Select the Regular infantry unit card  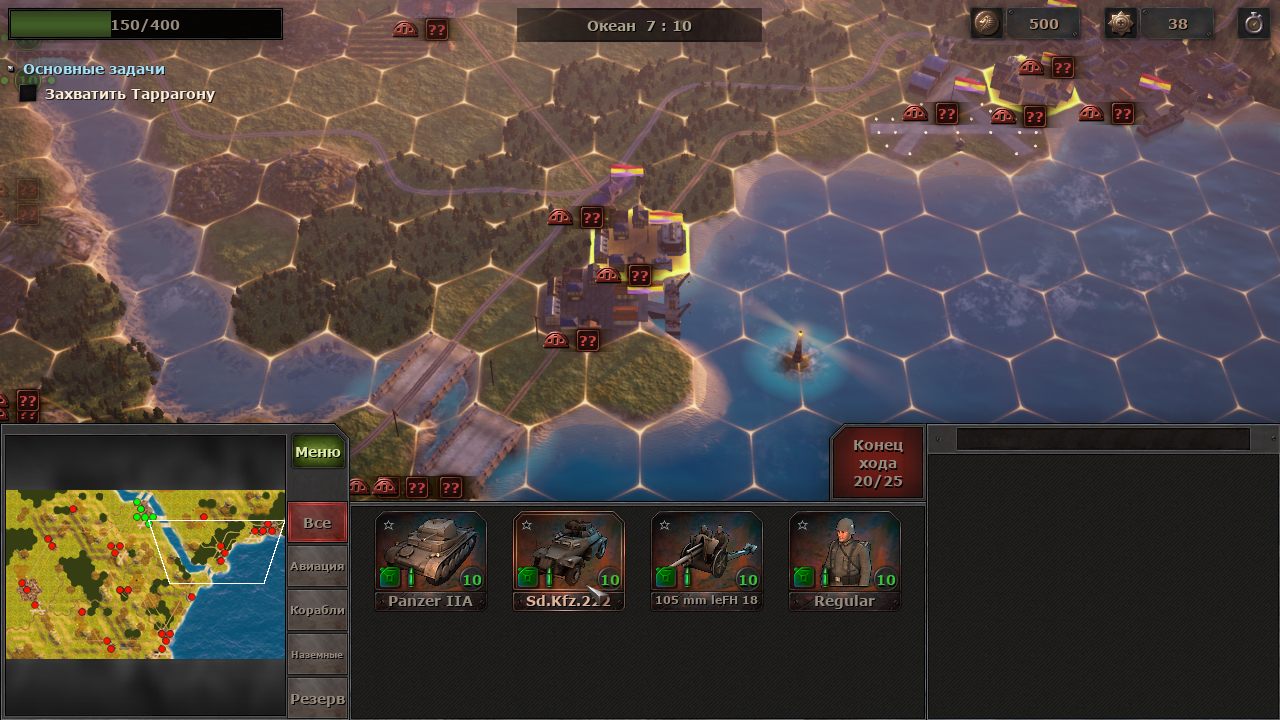pos(844,560)
